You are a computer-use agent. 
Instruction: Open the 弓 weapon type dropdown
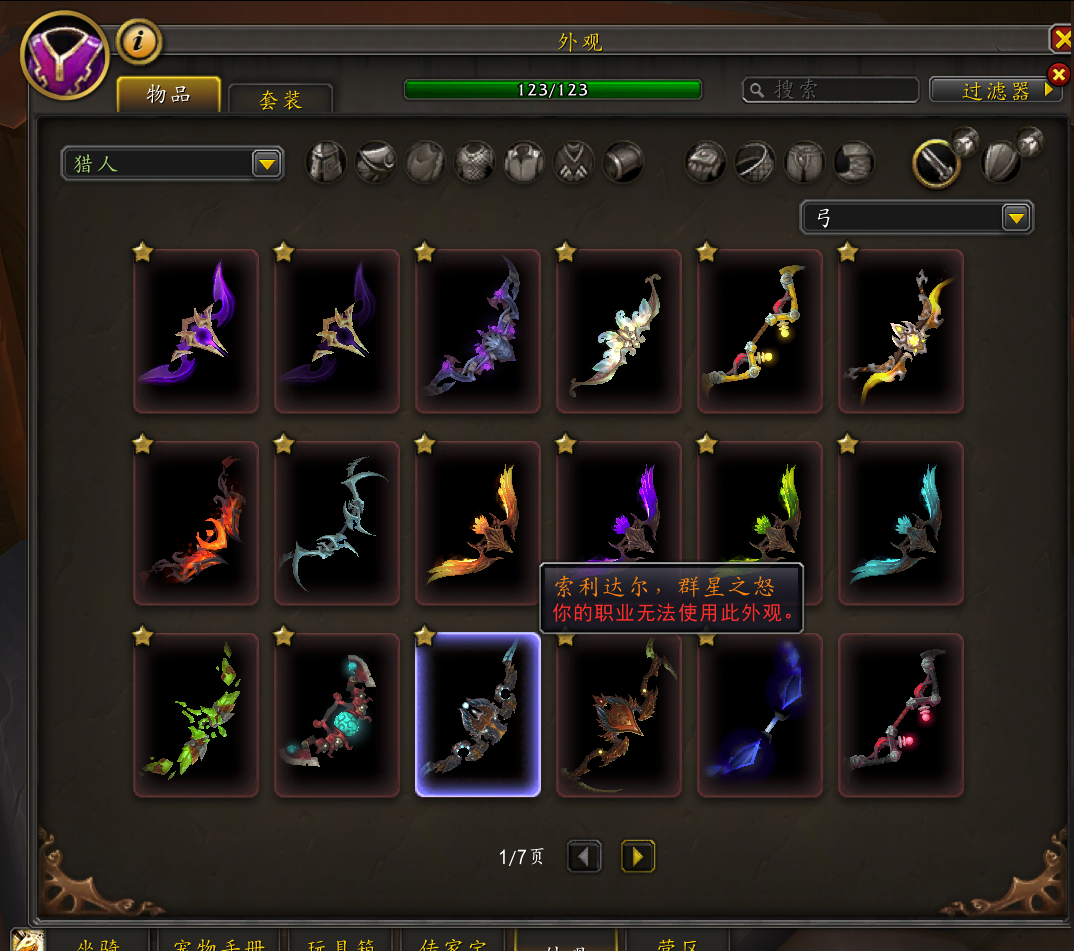[x=917, y=217]
